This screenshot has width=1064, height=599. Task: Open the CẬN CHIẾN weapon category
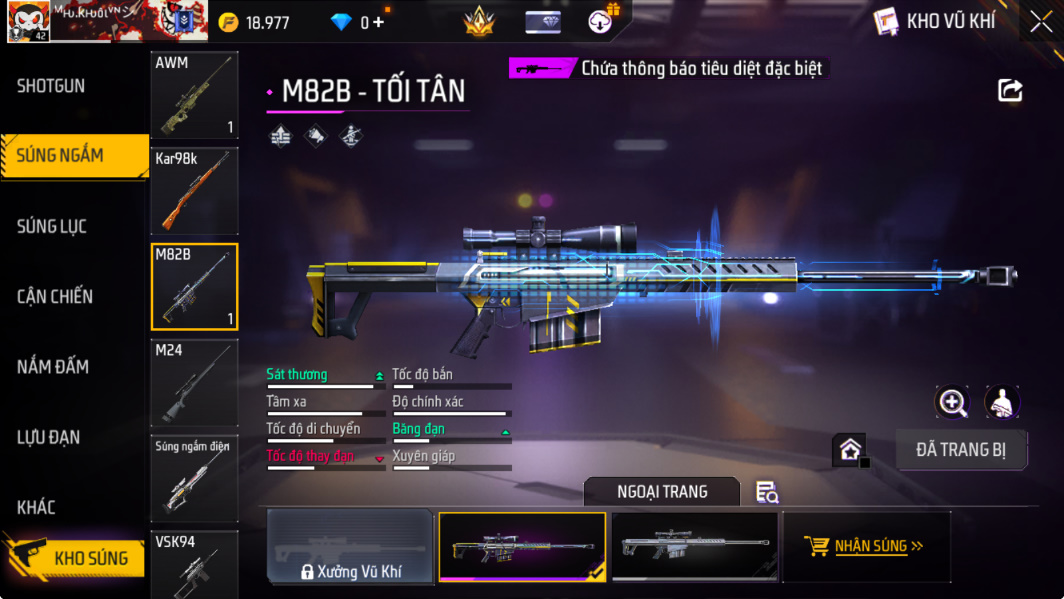click(x=55, y=297)
